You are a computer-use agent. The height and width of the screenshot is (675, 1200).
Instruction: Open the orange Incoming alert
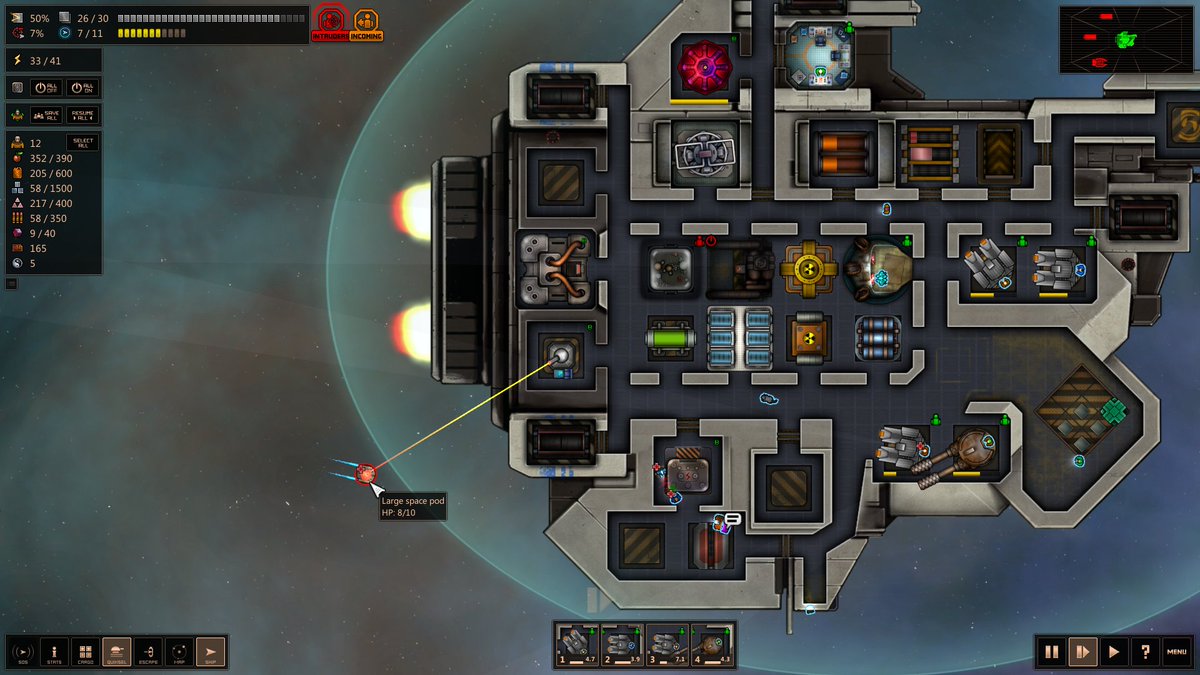pos(367,23)
